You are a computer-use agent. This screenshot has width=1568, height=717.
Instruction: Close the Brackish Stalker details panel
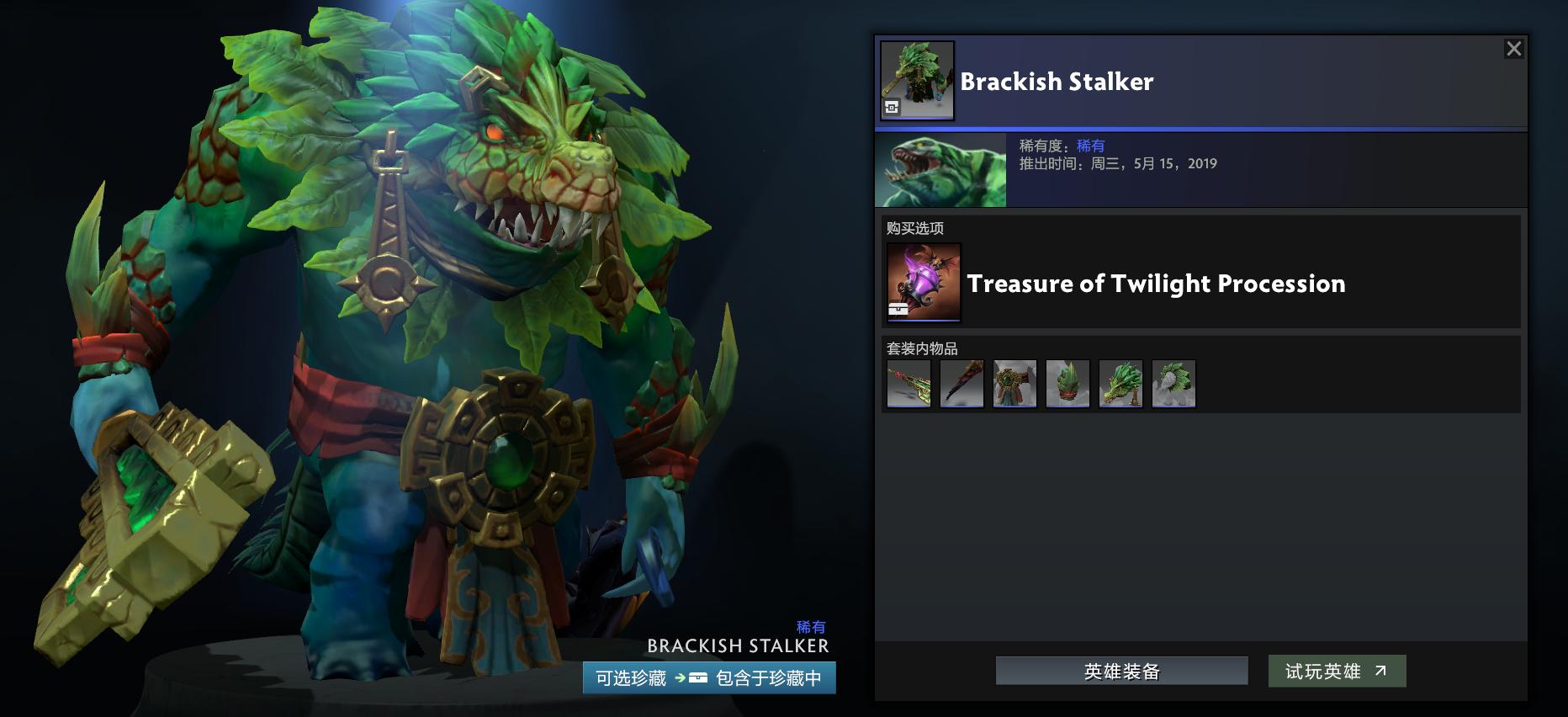1515,49
